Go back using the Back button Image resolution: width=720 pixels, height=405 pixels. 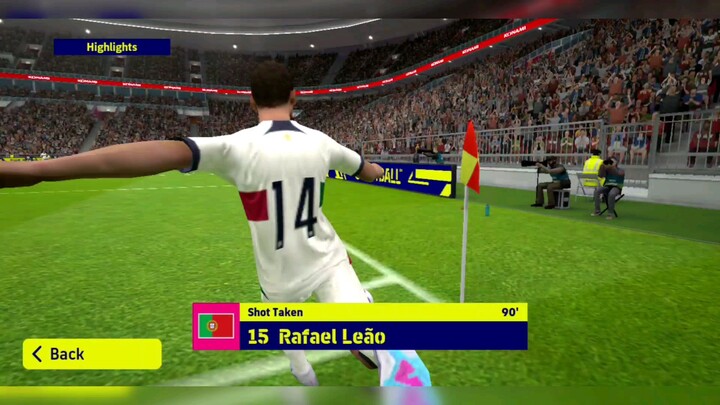[91, 354]
